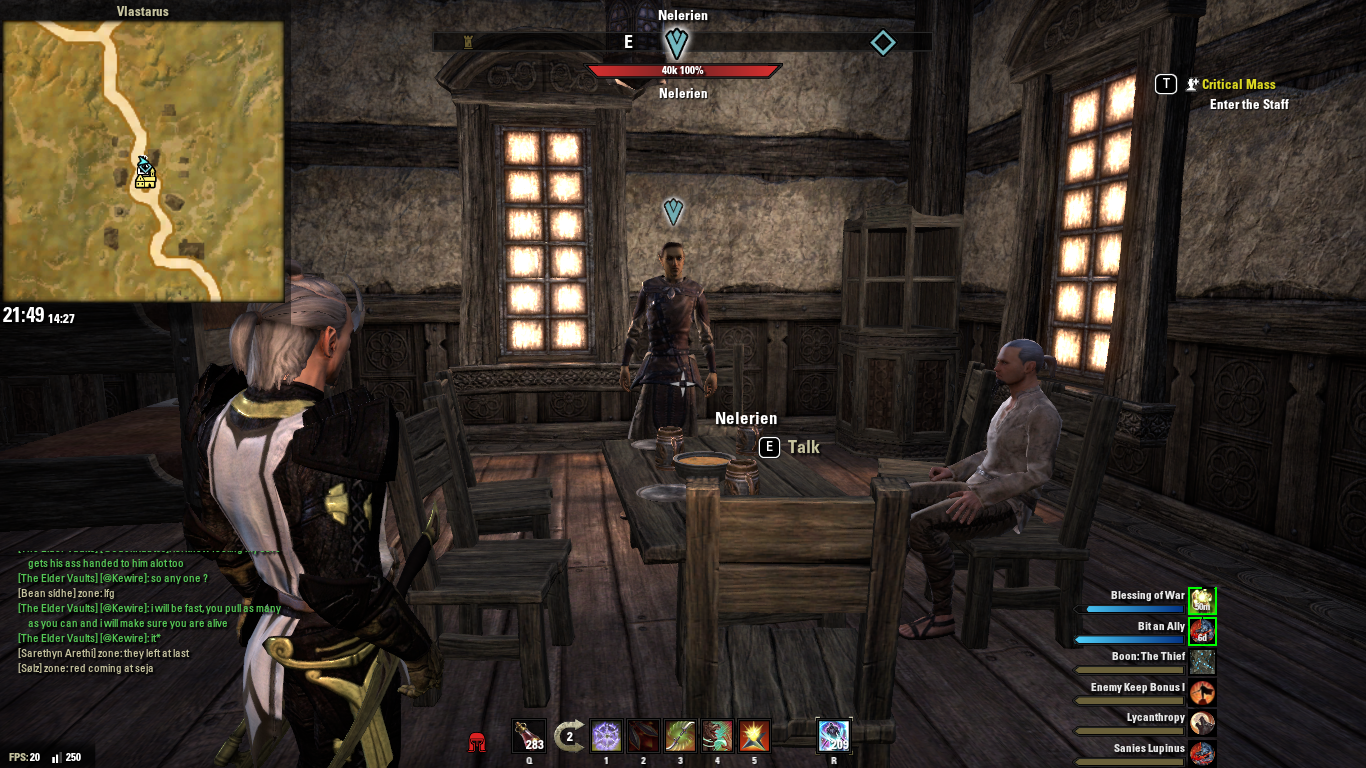1366x768 pixels.
Task: Click the Enemy Keep Bonus I buff icon
Action: (1200, 690)
